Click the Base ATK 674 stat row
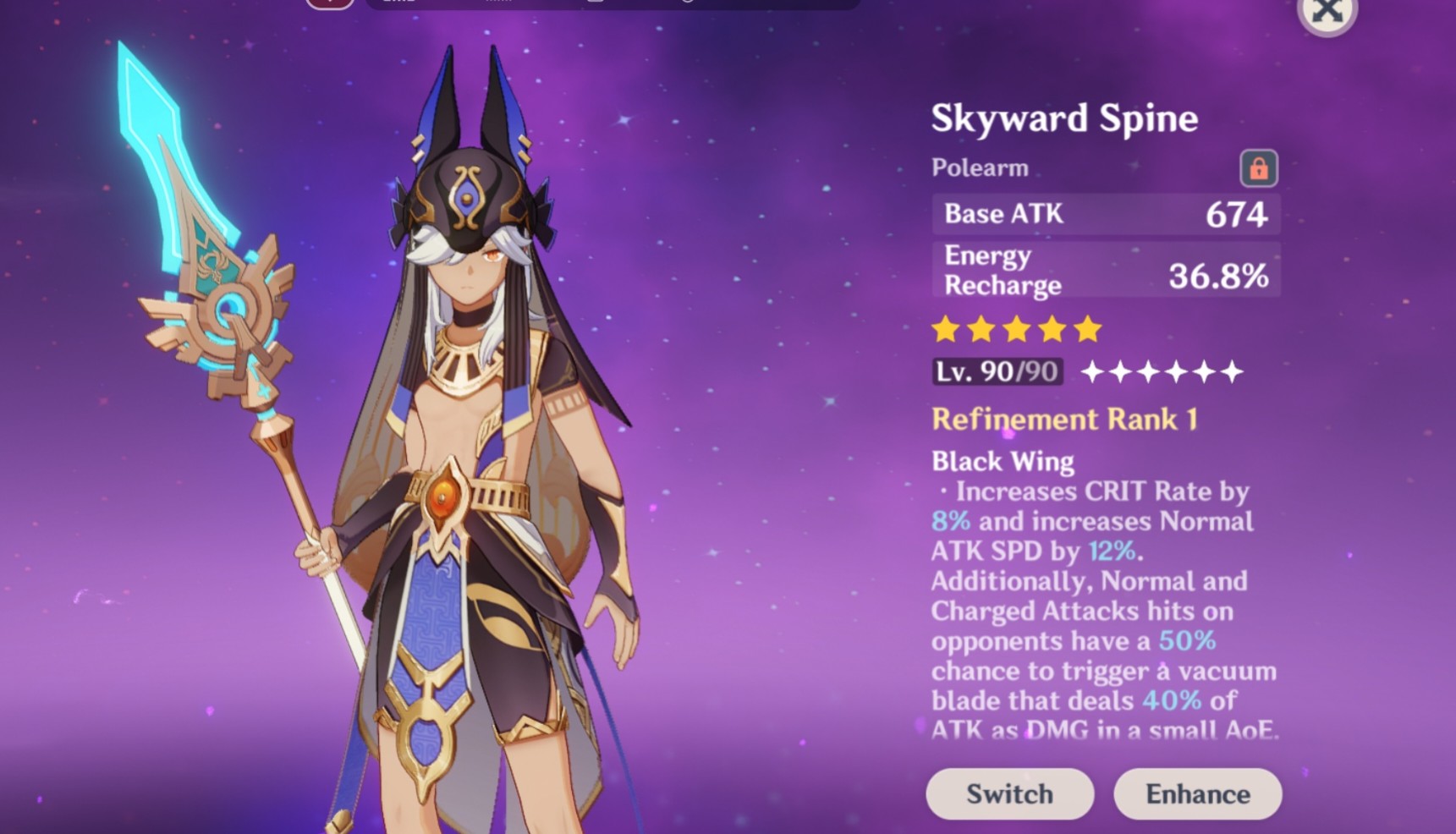Viewport: 1456px width, 834px height. point(1105,215)
